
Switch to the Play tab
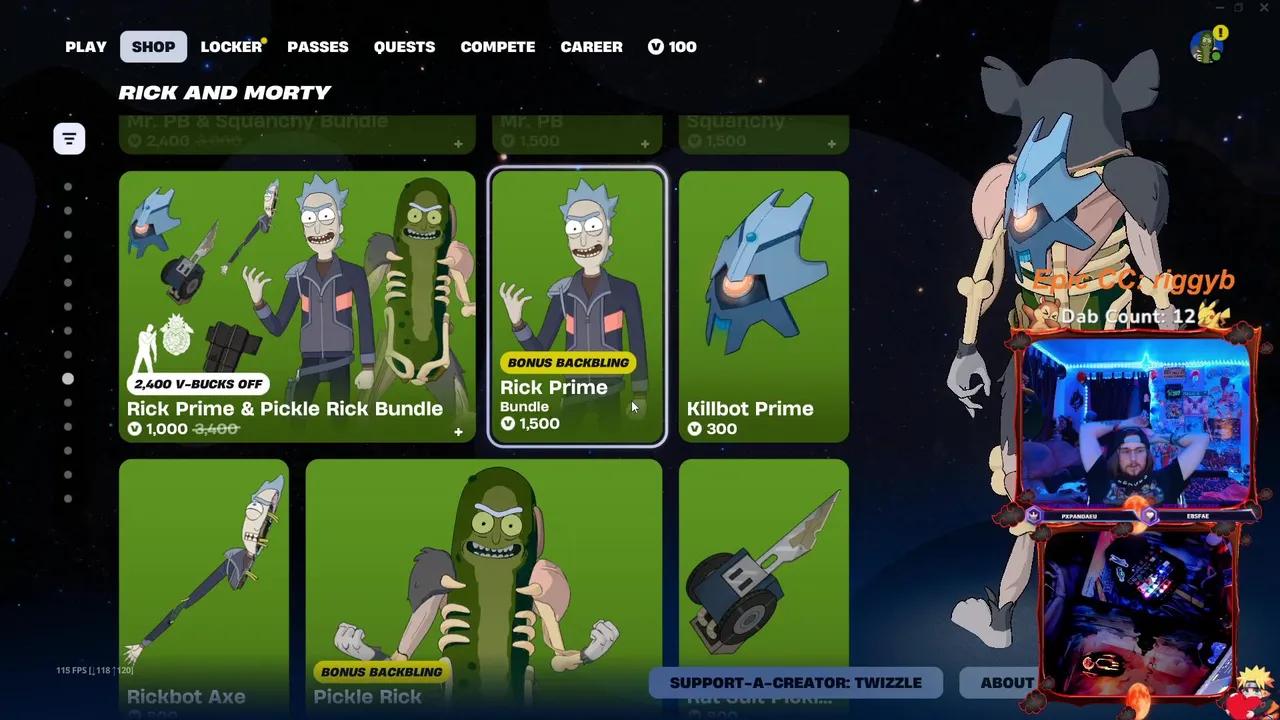click(86, 47)
